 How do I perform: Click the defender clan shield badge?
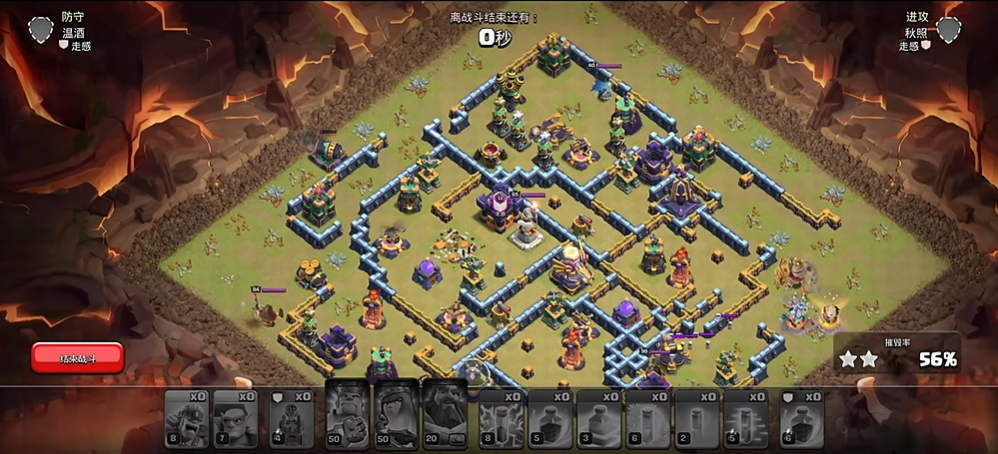(41, 31)
